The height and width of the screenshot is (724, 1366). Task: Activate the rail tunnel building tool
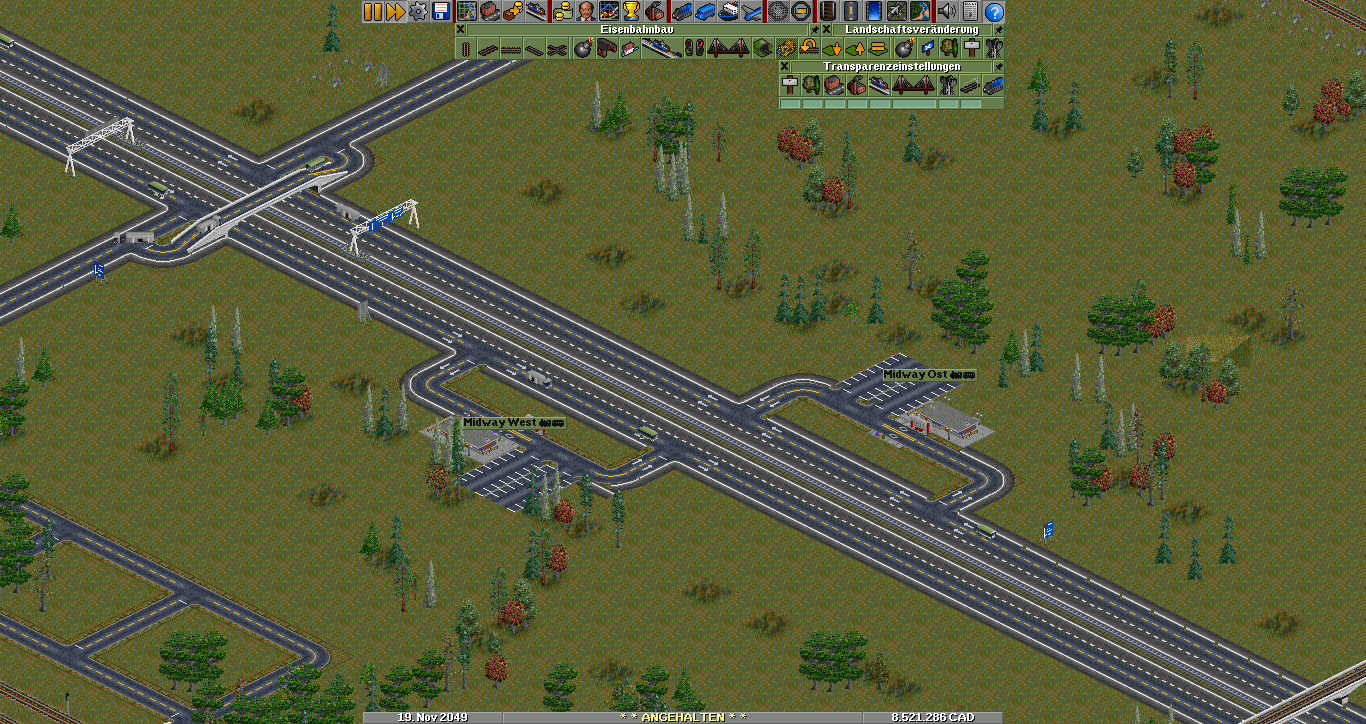pyautogui.click(x=761, y=48)
